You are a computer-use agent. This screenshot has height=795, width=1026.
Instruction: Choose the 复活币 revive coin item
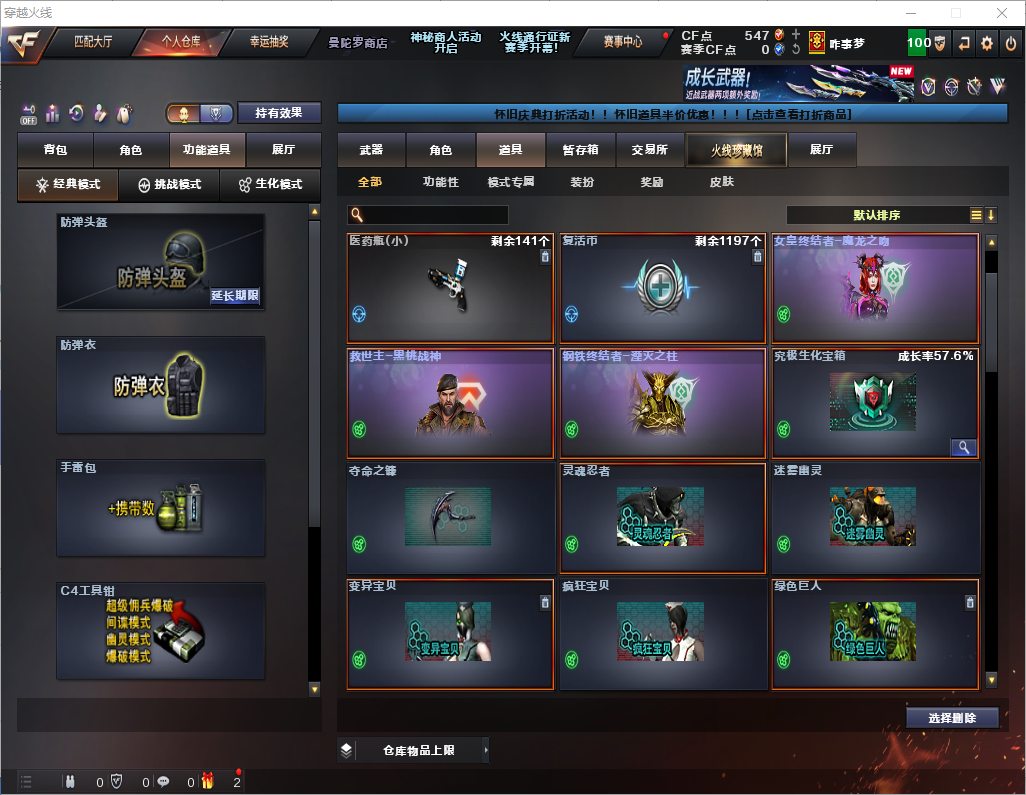coord(663,288)
